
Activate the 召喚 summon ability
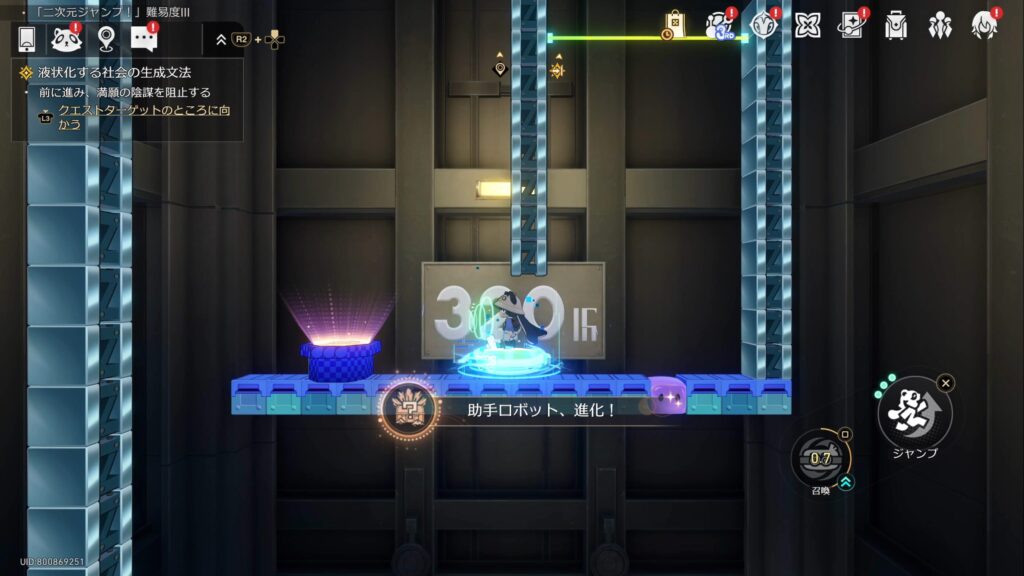point(821,459)
